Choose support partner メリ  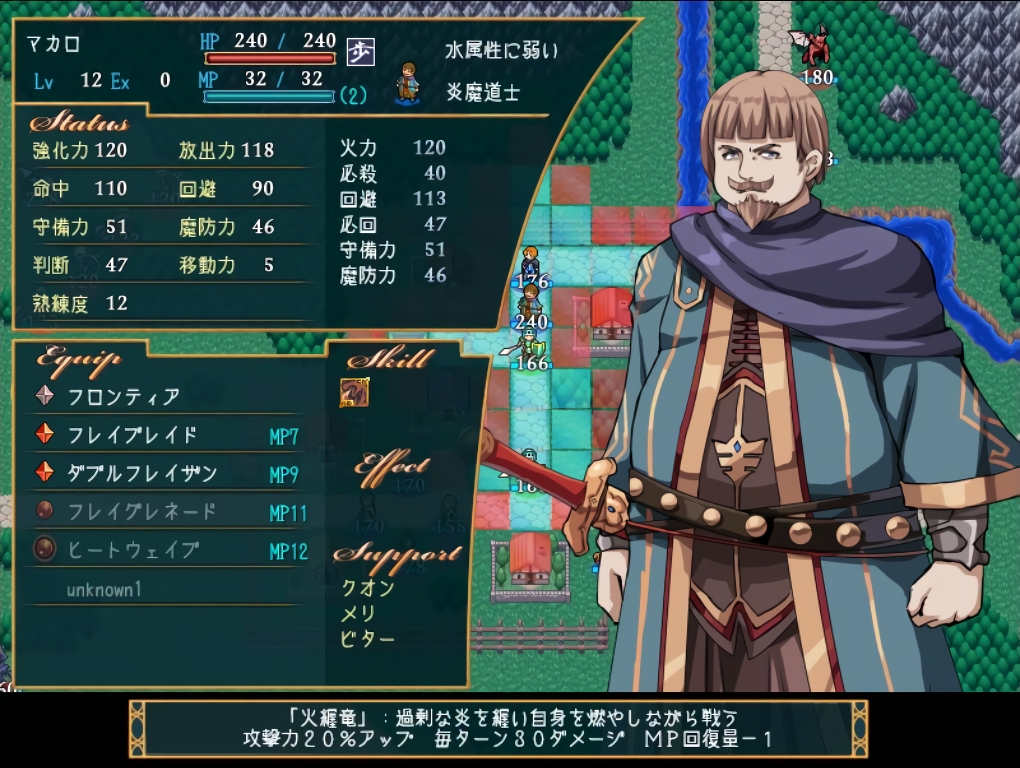coord(357,613)
